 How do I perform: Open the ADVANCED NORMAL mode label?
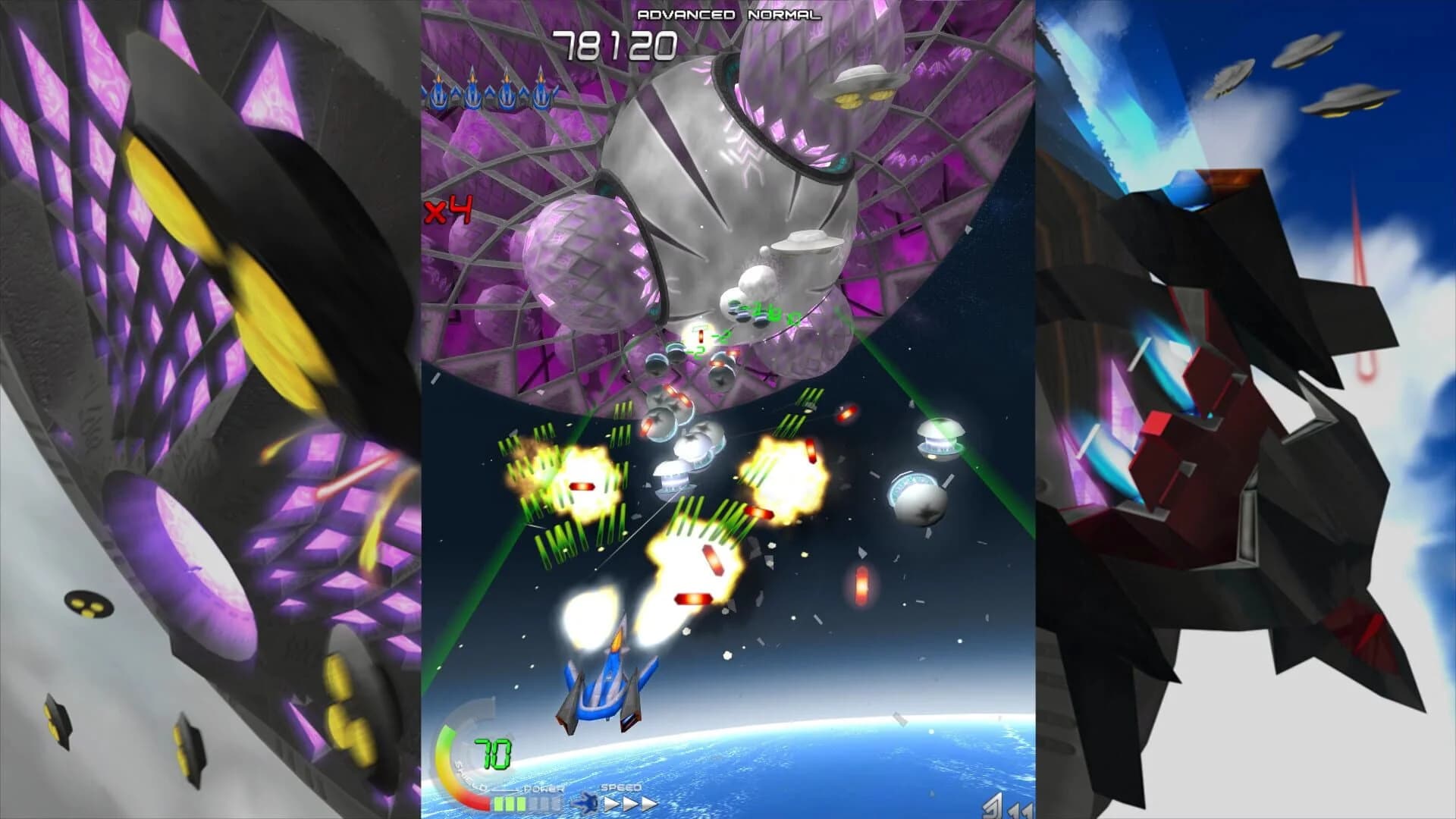click(730, 13)
